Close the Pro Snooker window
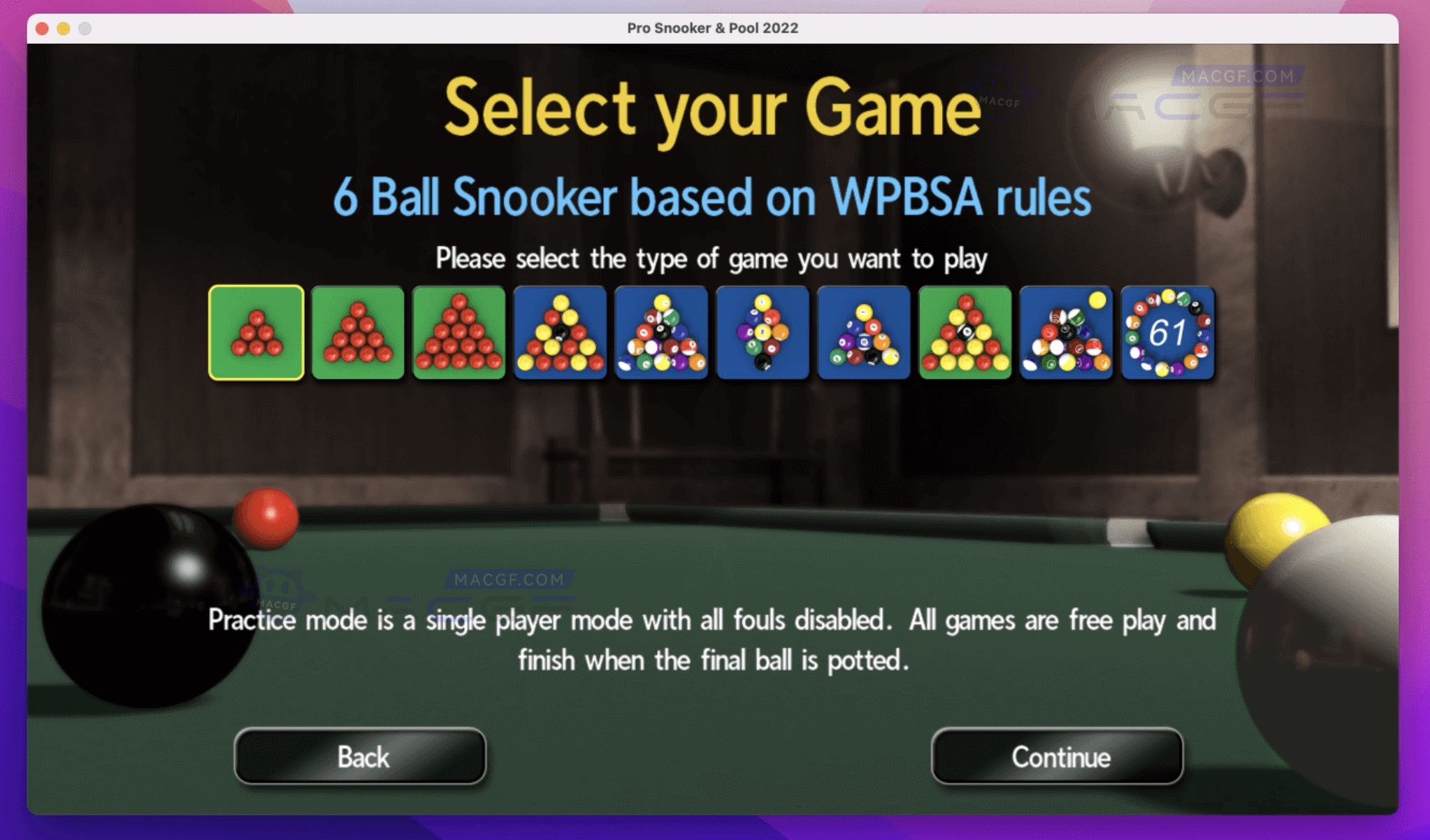 coord(42,29)
